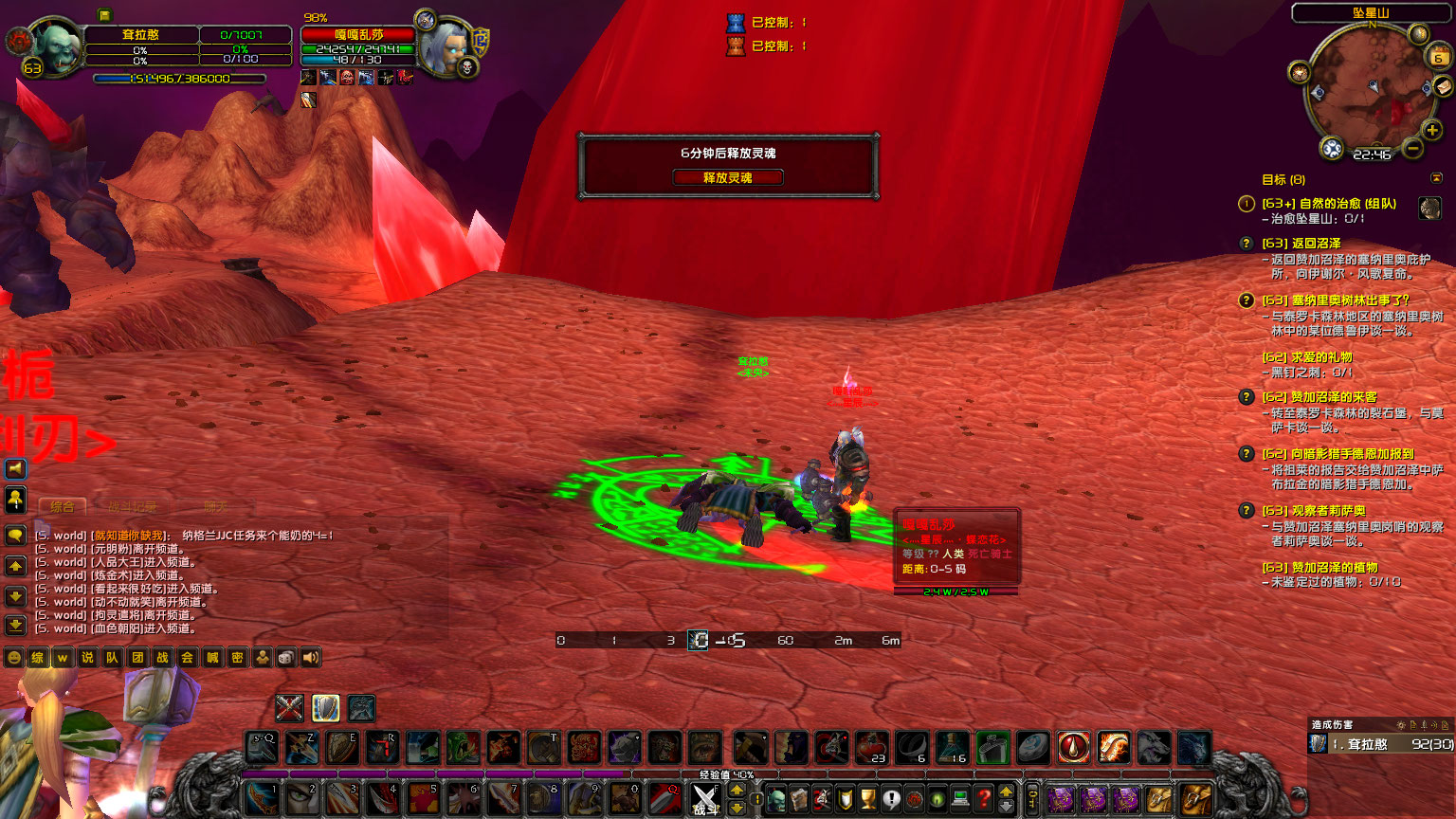Open the calendar icon showing 6 on minimap

click(1438, 56)
